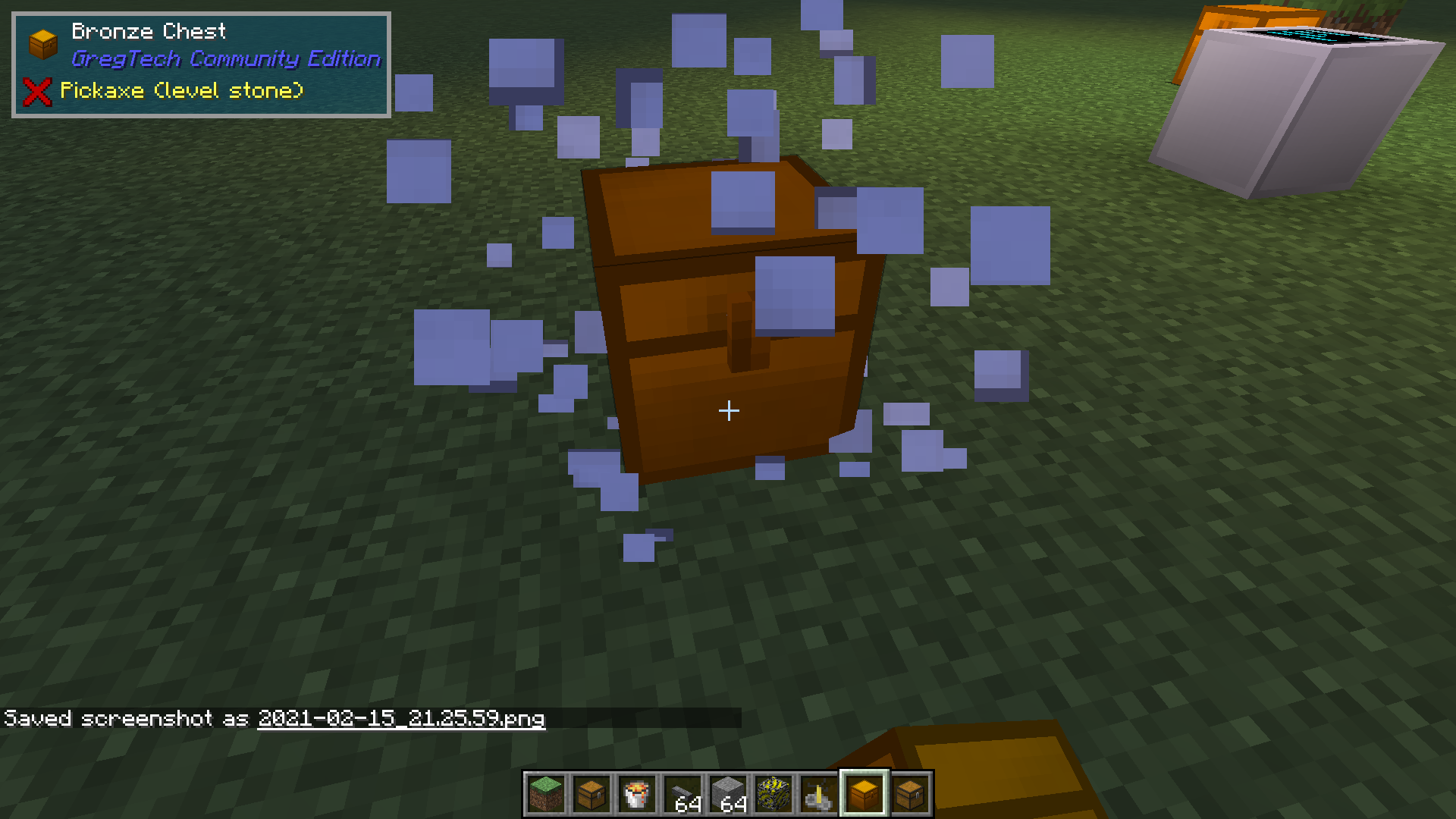Click 'Pickaxe (level stone)' yellow text
This screenshot has height=819, width=1456.
(x=181, y=91)
